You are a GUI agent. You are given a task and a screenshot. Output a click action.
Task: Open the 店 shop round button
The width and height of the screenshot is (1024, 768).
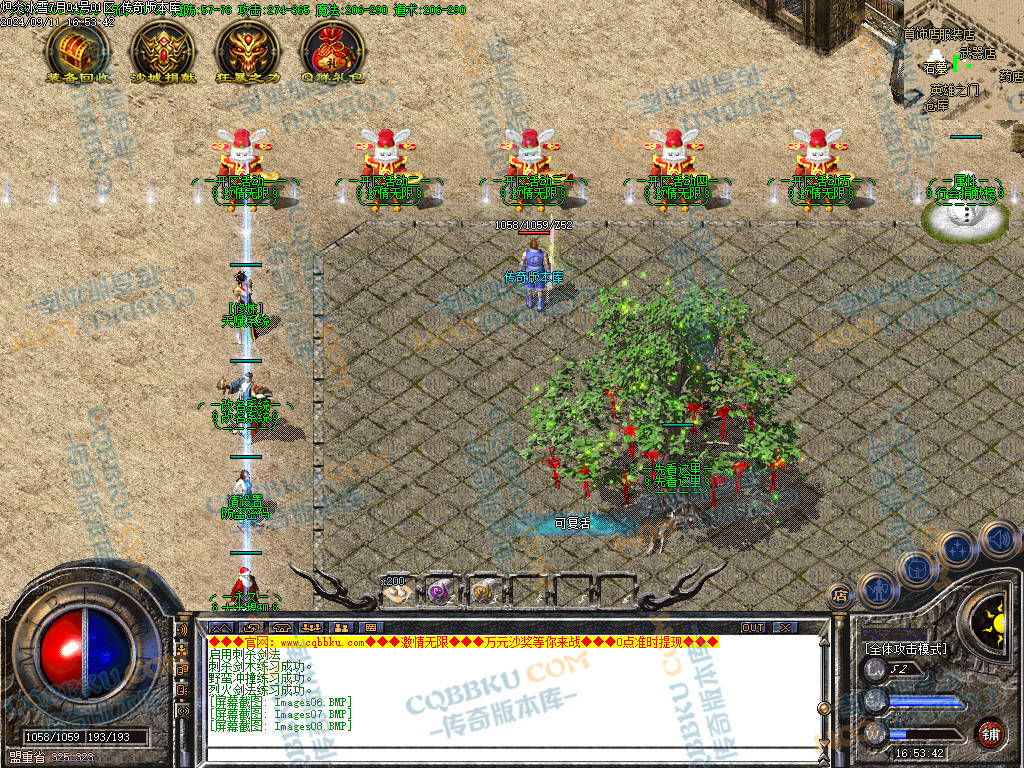[840, 597]
